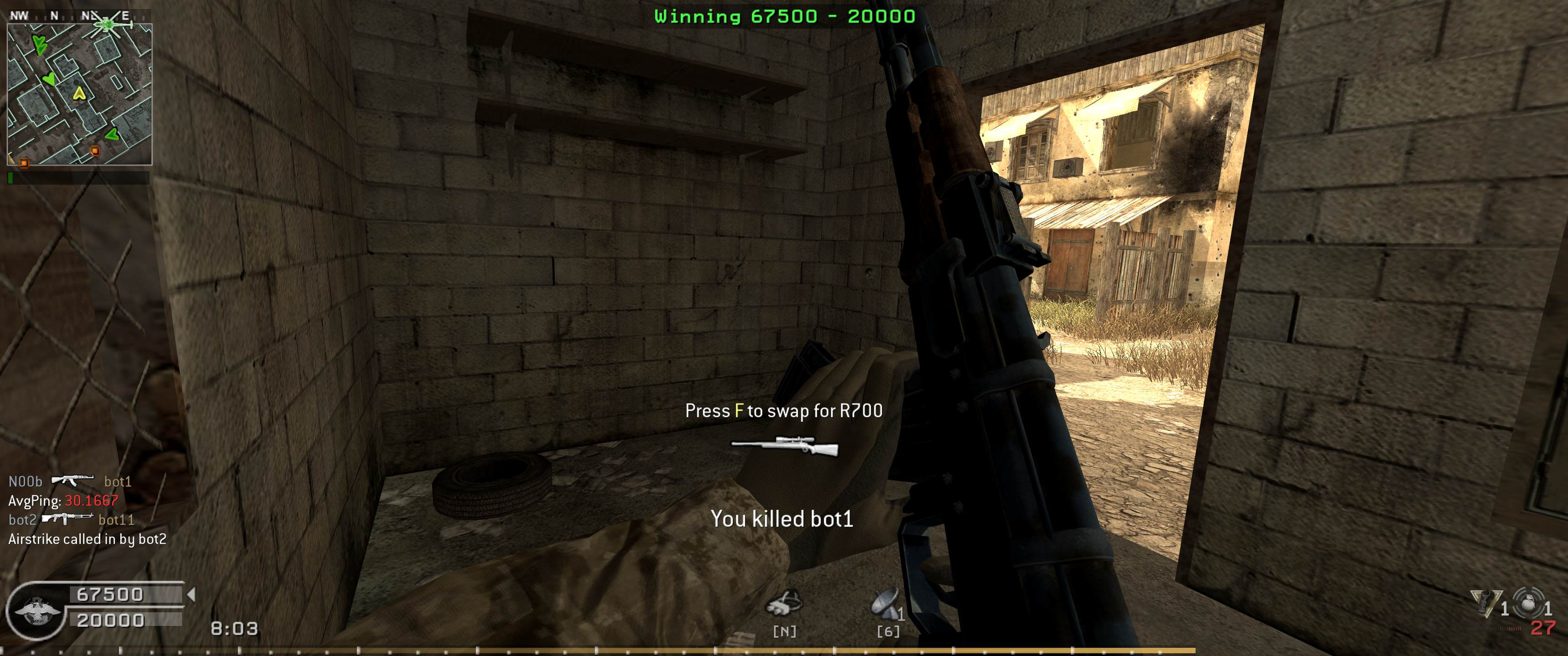Open the minimap in the corner
This screenshot has width=1568, height=656.
(79, 94)
